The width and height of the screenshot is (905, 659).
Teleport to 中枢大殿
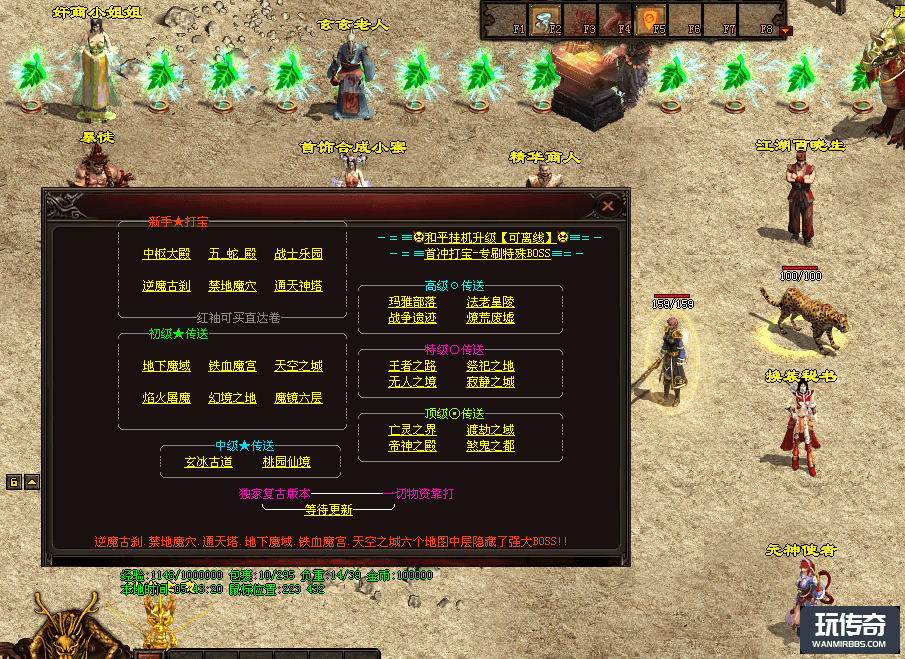166,254
